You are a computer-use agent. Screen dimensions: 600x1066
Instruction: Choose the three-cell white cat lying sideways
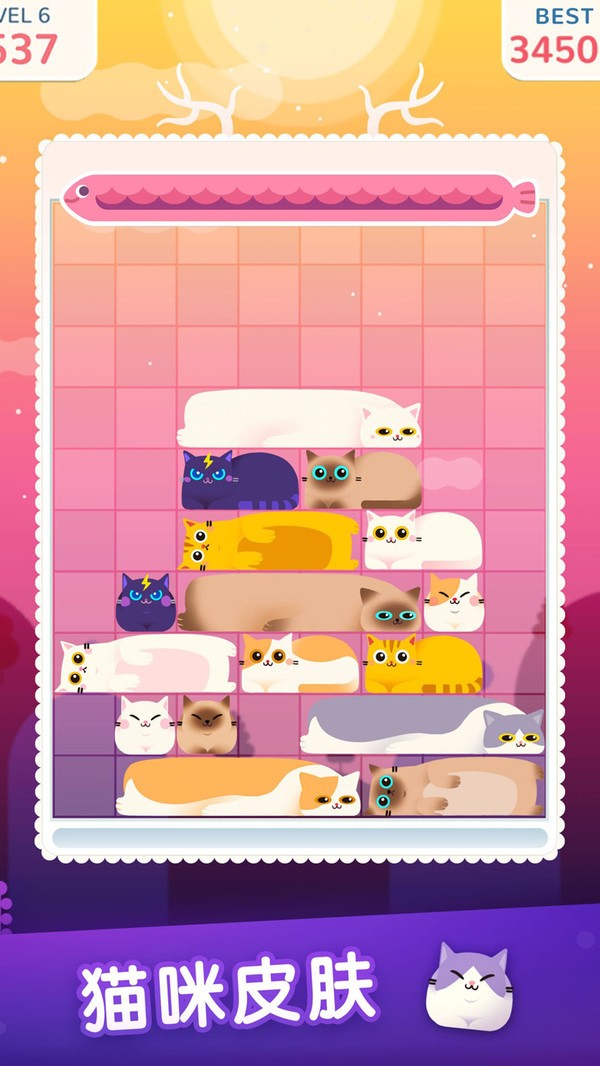(147, 663)
